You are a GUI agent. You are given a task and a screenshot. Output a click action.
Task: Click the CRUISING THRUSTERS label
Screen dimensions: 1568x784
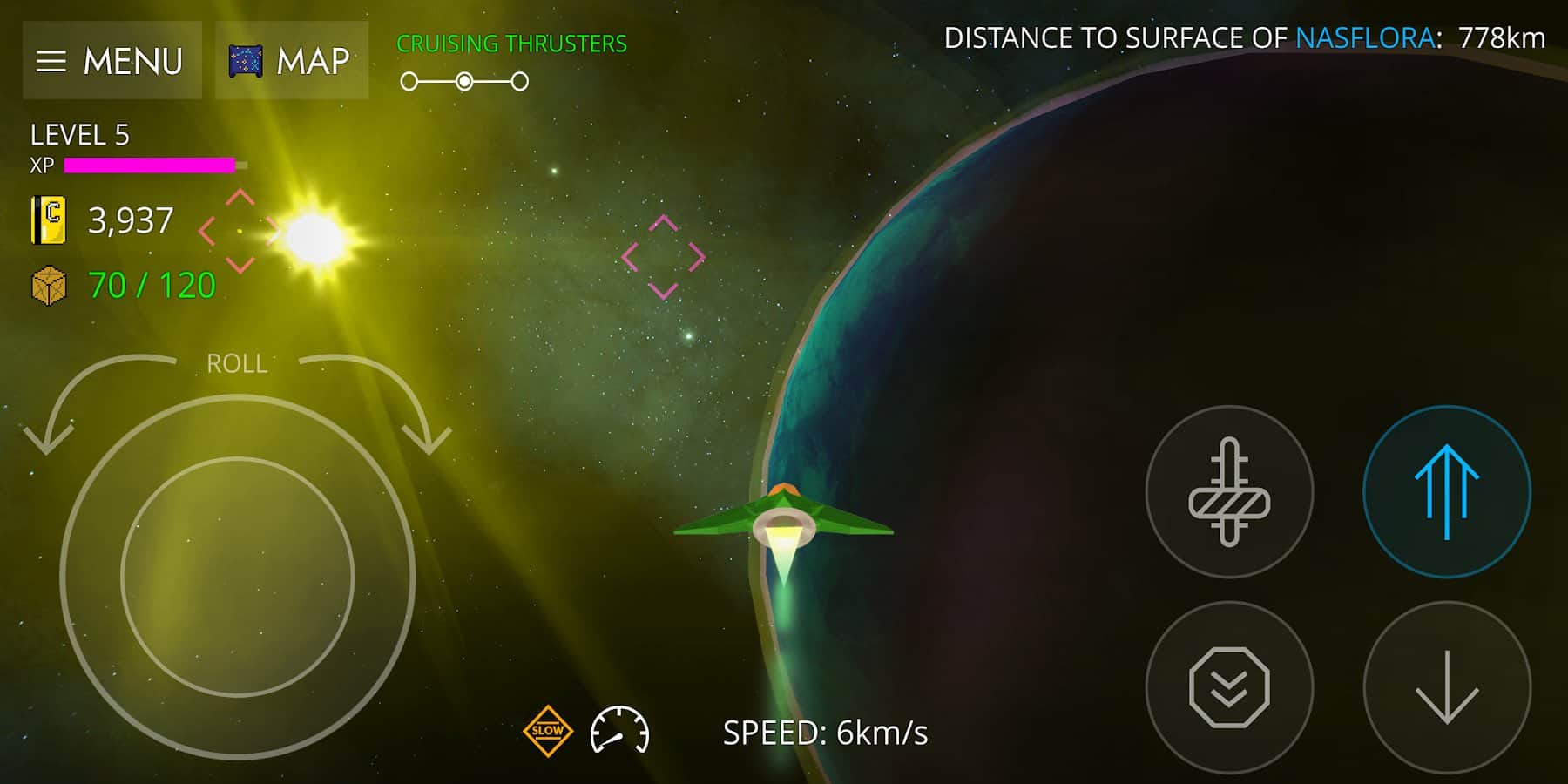(511, 41)
